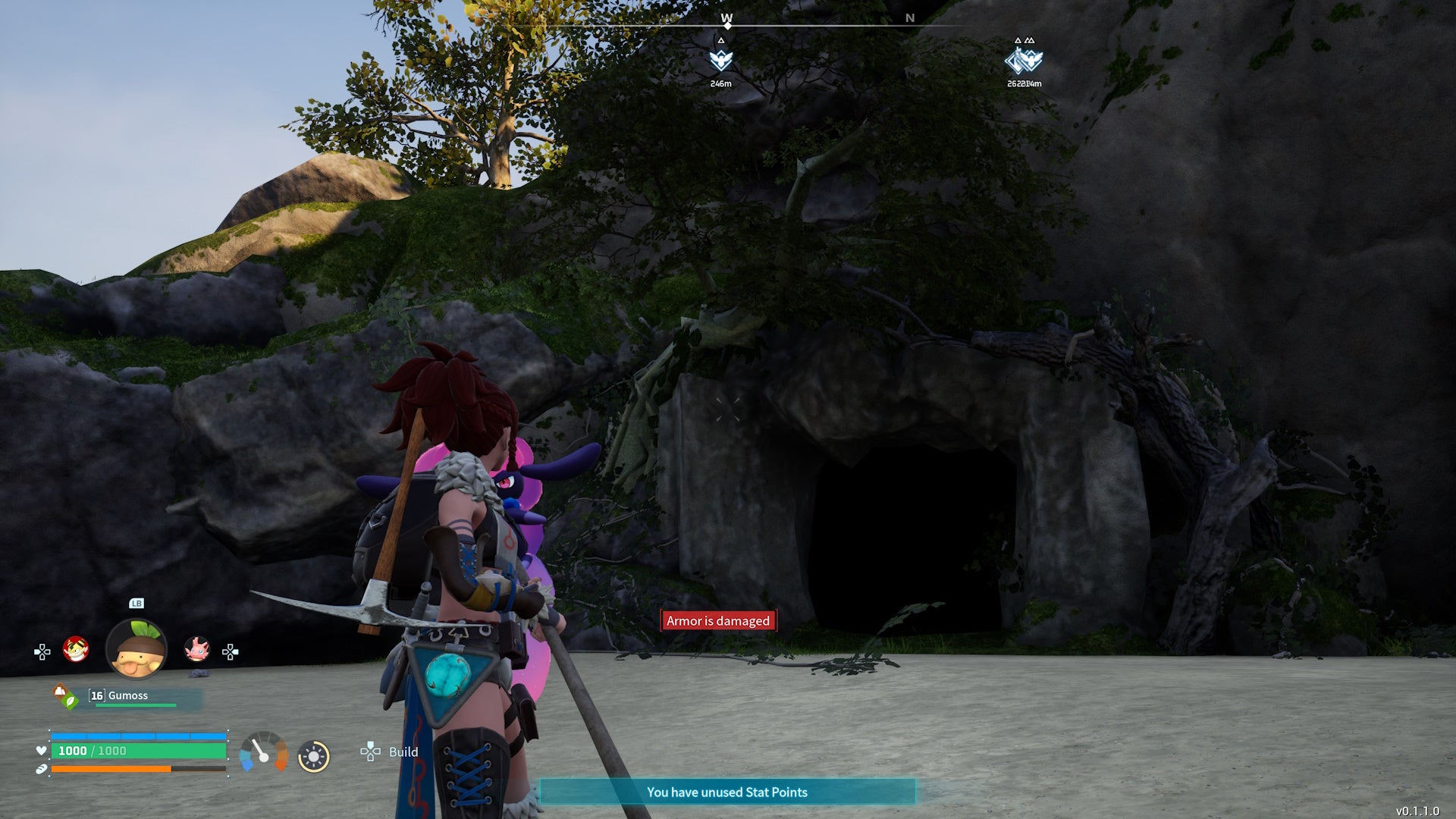Inspect the temperature gauge dial
The image size is (1456, 819).
(263, 752)
